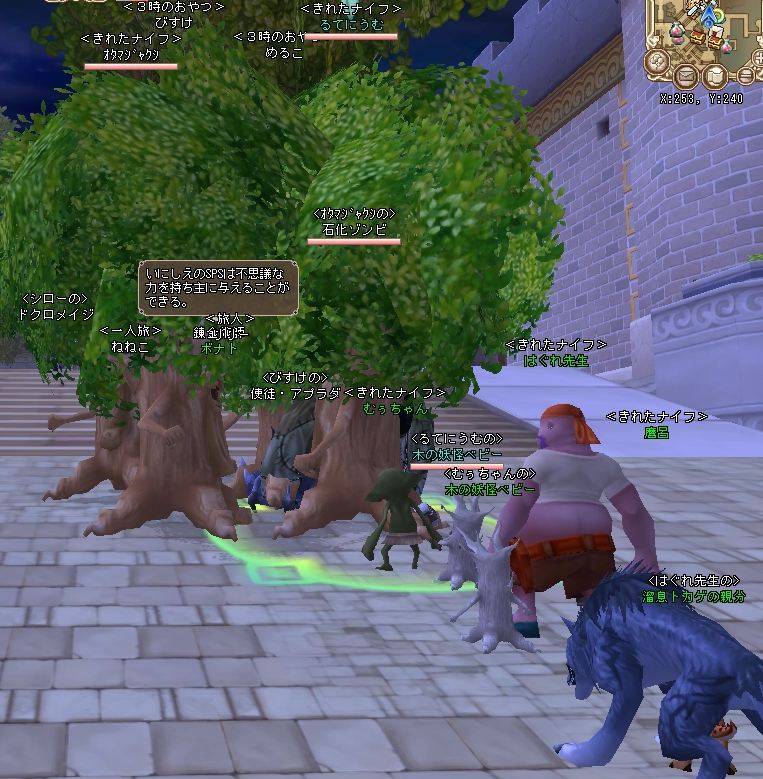The image size is (763, 779).
Task: Zoom in the minimap with plus button
Action: (759, 58)
